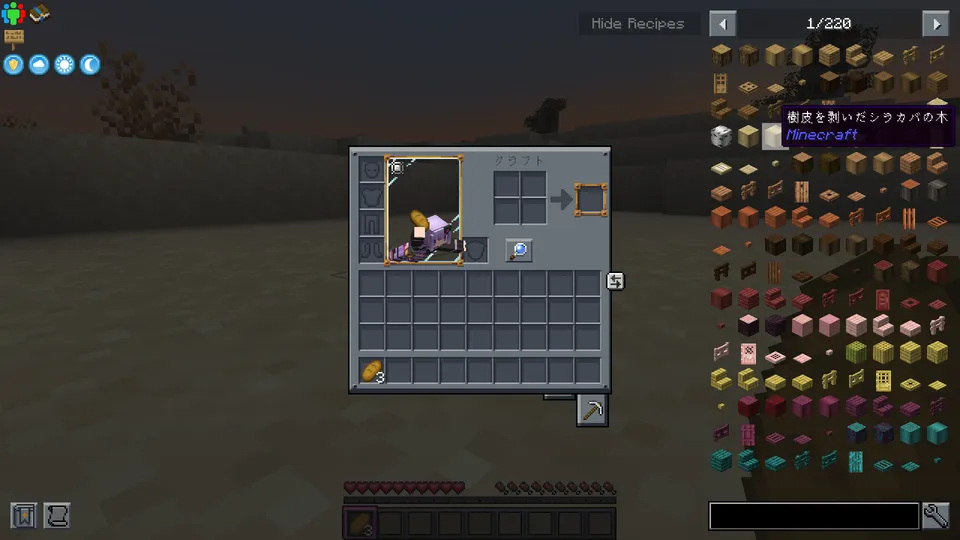This screenshot has height=540, width=960.
Task: Set the weather with the cloud button
Action: 39,65
